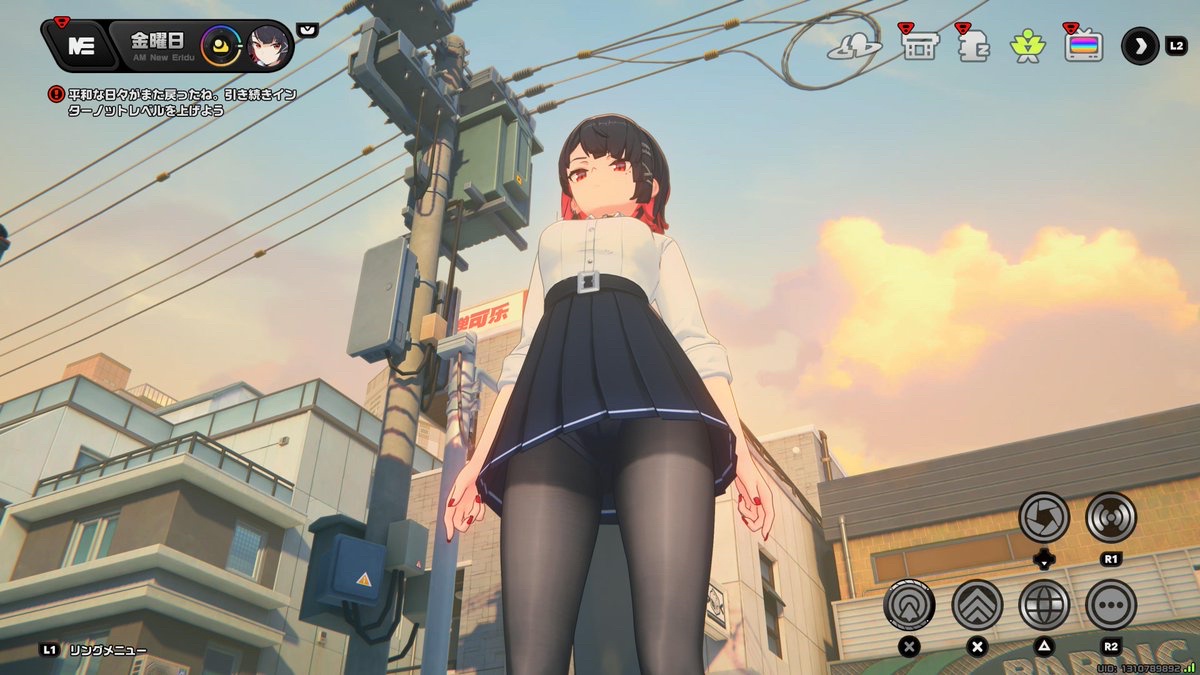Image resolution: width=1200 pixels, height=675 pixels.
Task: Tap the circular up-arrow action button
Action: 909,604
